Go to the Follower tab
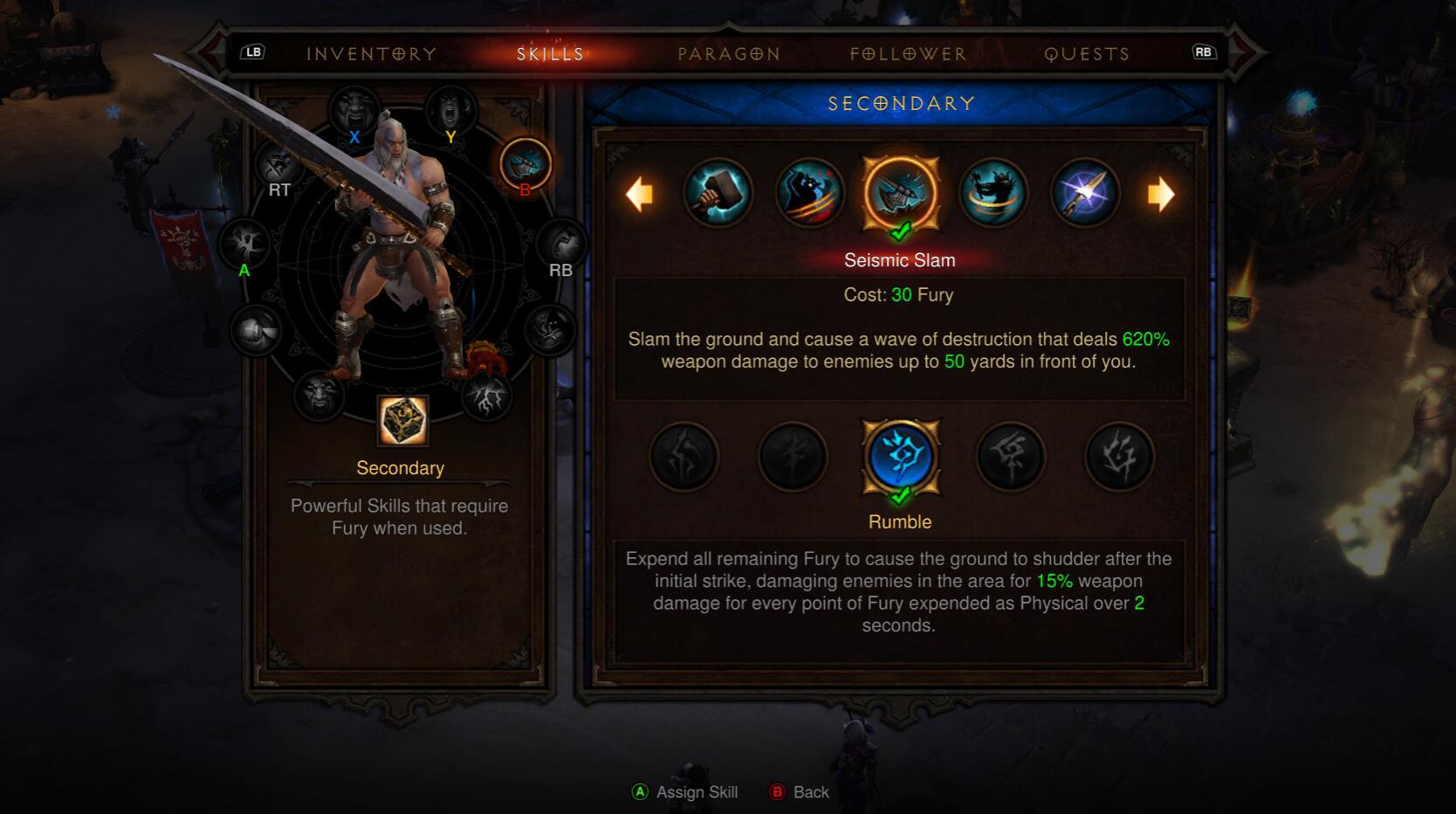 908,54
